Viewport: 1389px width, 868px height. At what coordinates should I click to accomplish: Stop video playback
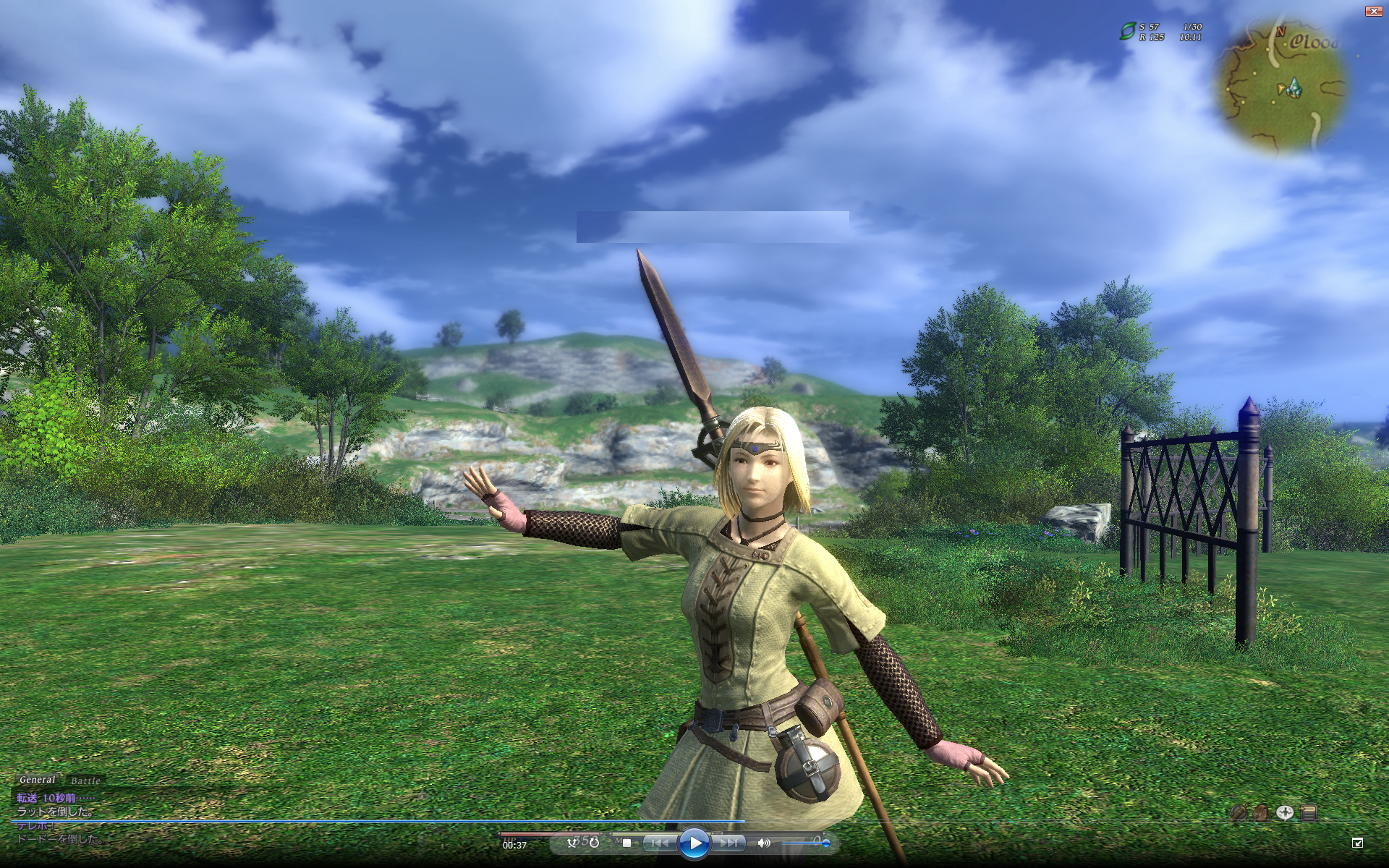(x=626, y=843)
